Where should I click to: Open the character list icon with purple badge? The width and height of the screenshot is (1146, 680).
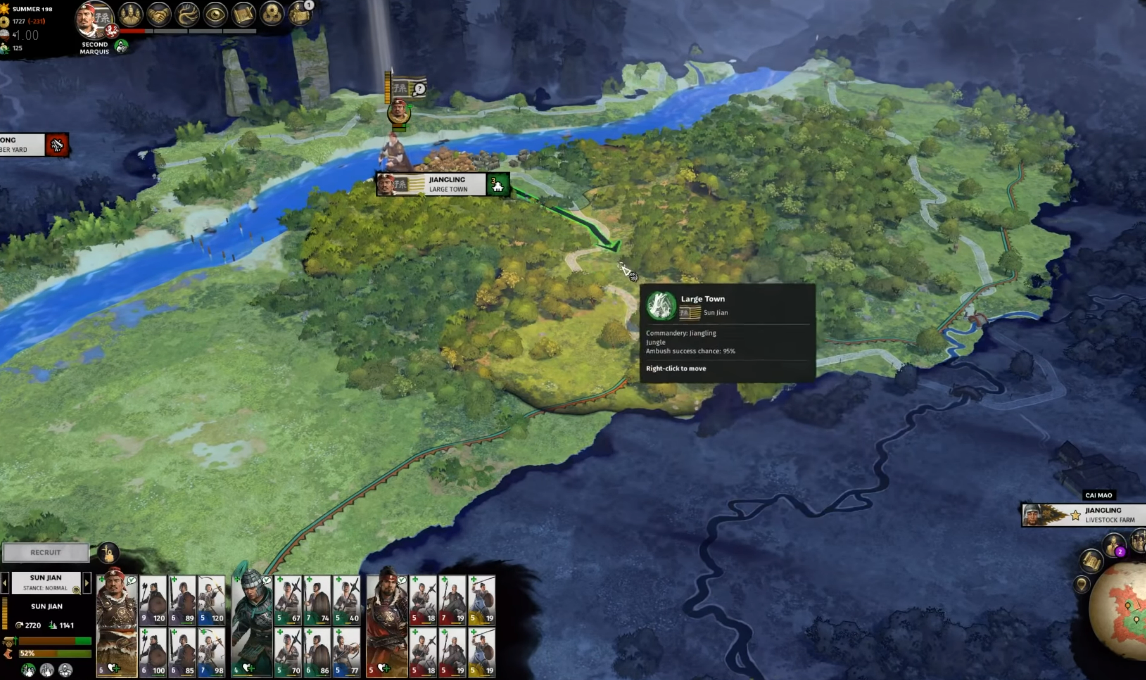coord(1114,546)
